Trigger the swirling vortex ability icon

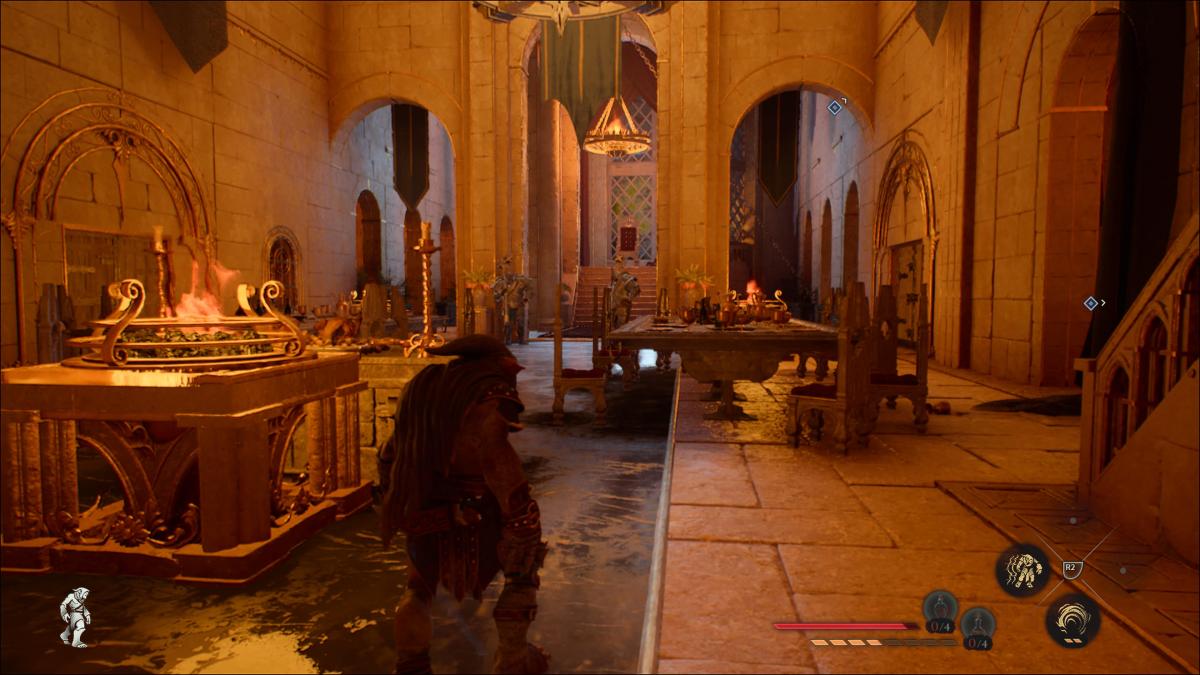click(x=1072, y=620)
